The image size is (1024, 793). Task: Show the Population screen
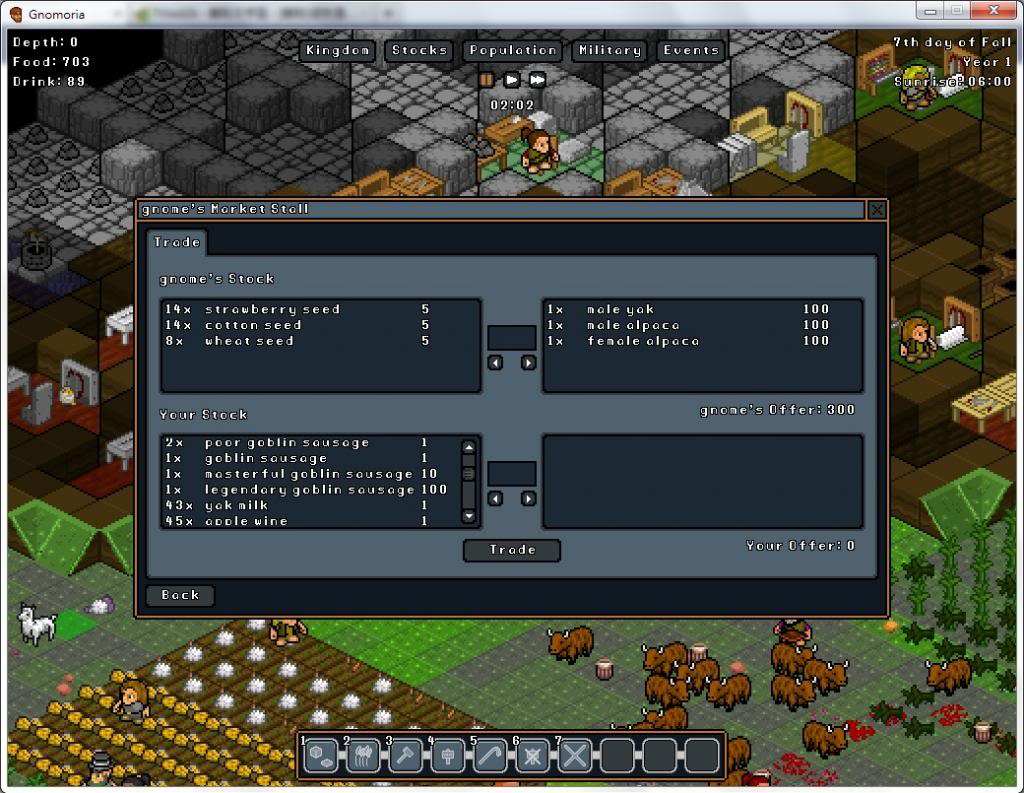point(512,50)
